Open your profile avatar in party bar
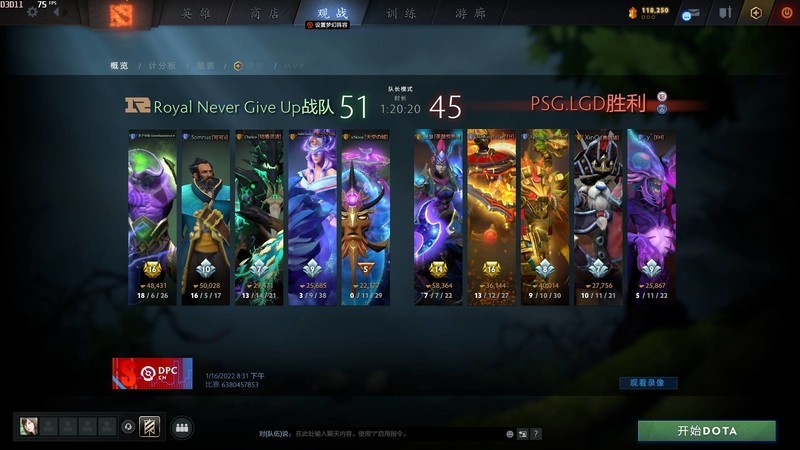The image size is (800, 450). coord(28,426)
